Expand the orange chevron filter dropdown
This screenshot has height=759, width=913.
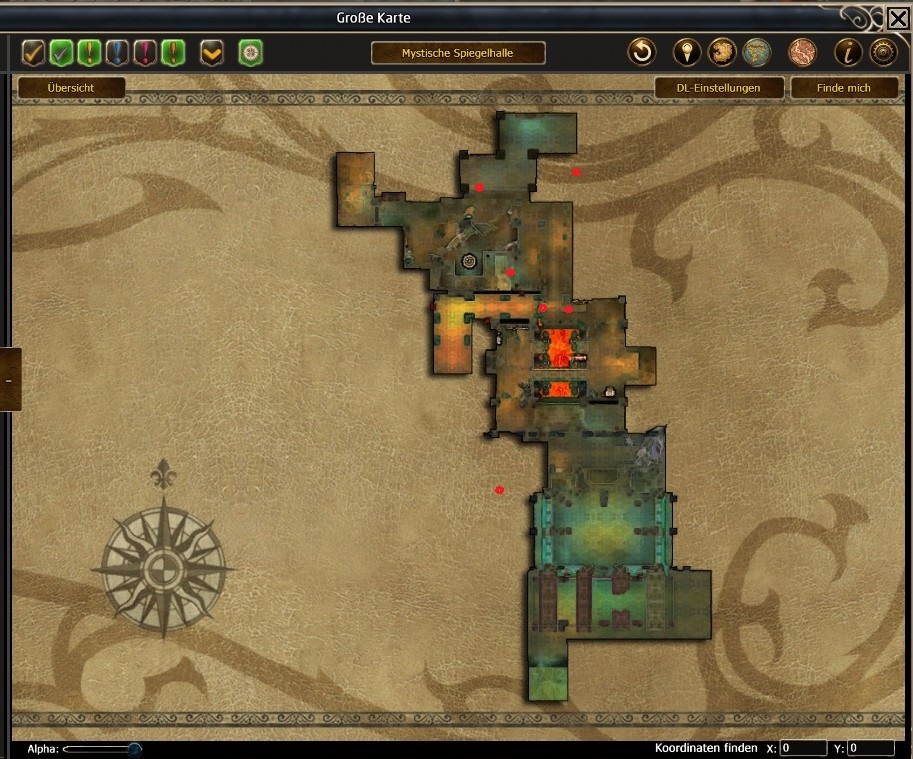pyautogui.click(x=211, y=52)
